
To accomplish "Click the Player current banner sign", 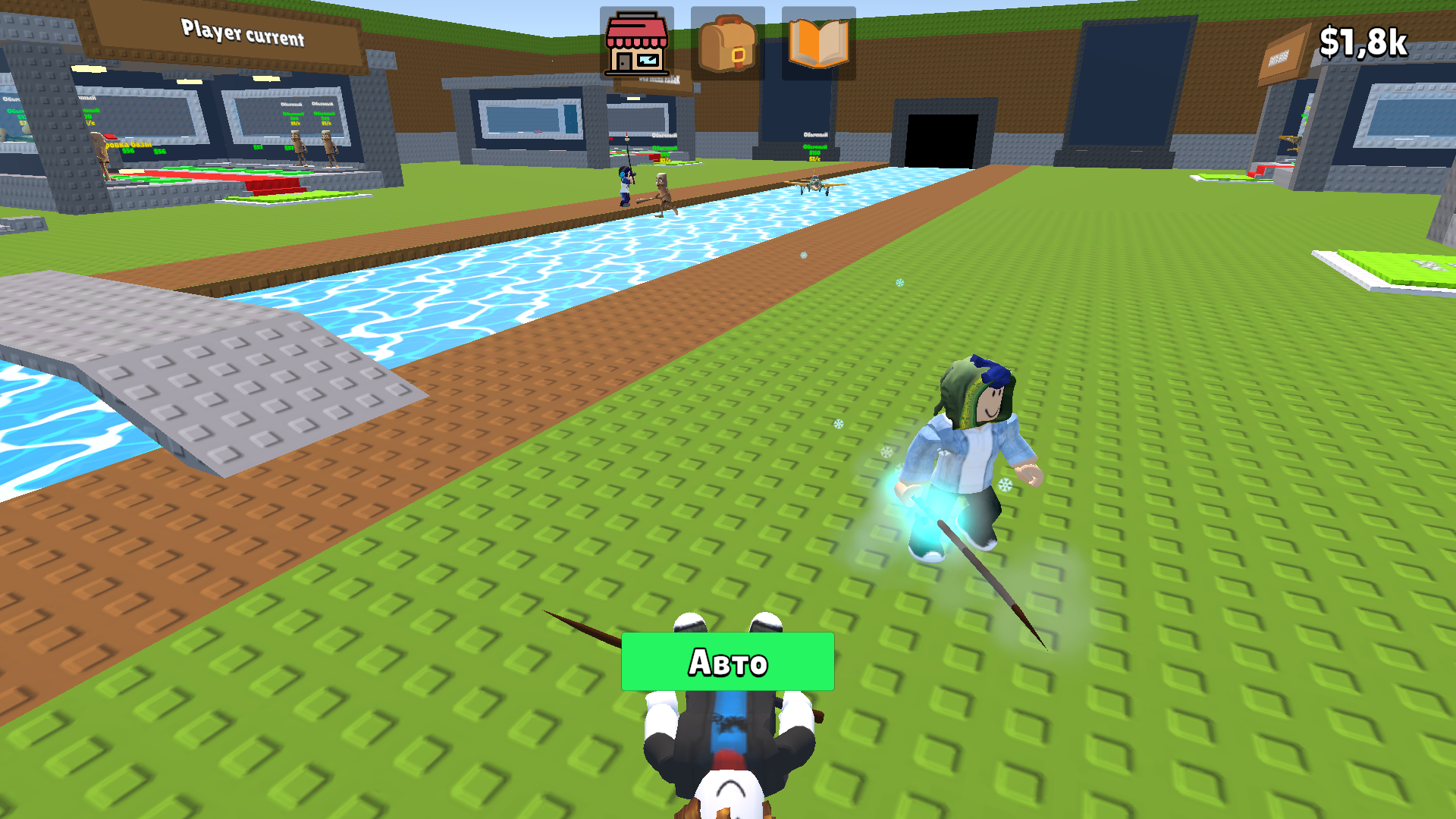I will [243, 33].
